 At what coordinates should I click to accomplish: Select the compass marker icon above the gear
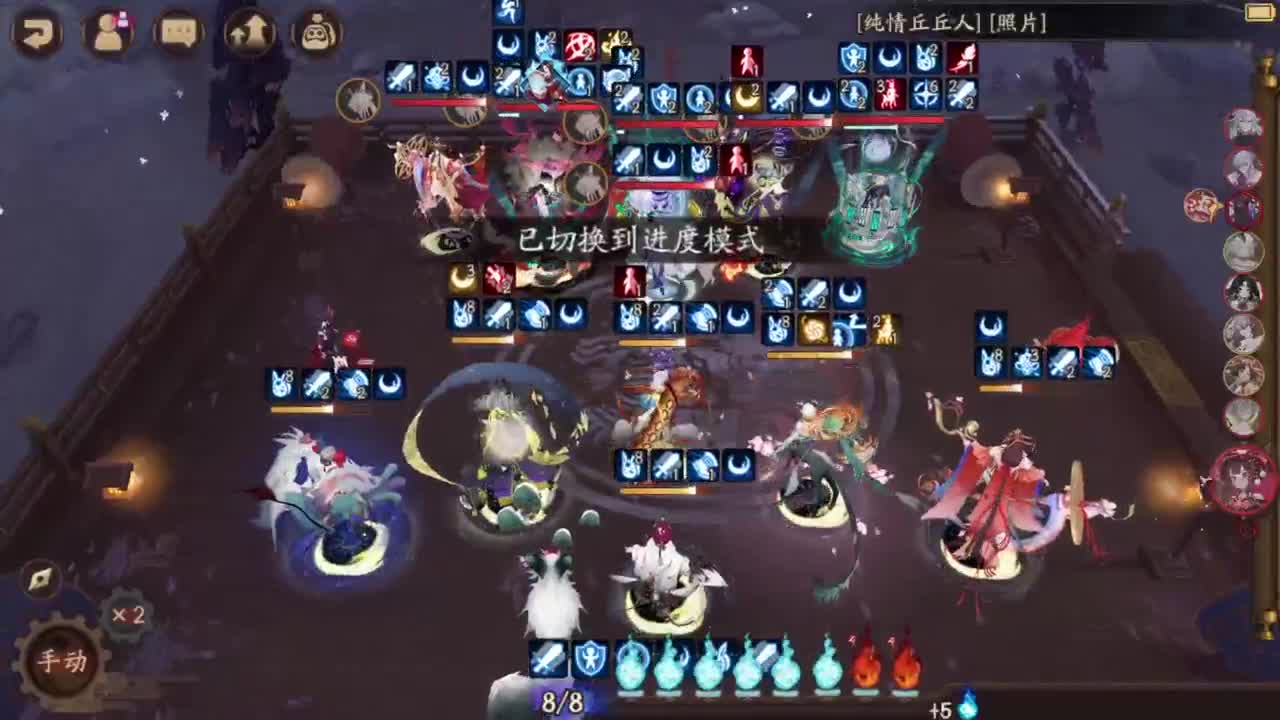click(40, 576)
